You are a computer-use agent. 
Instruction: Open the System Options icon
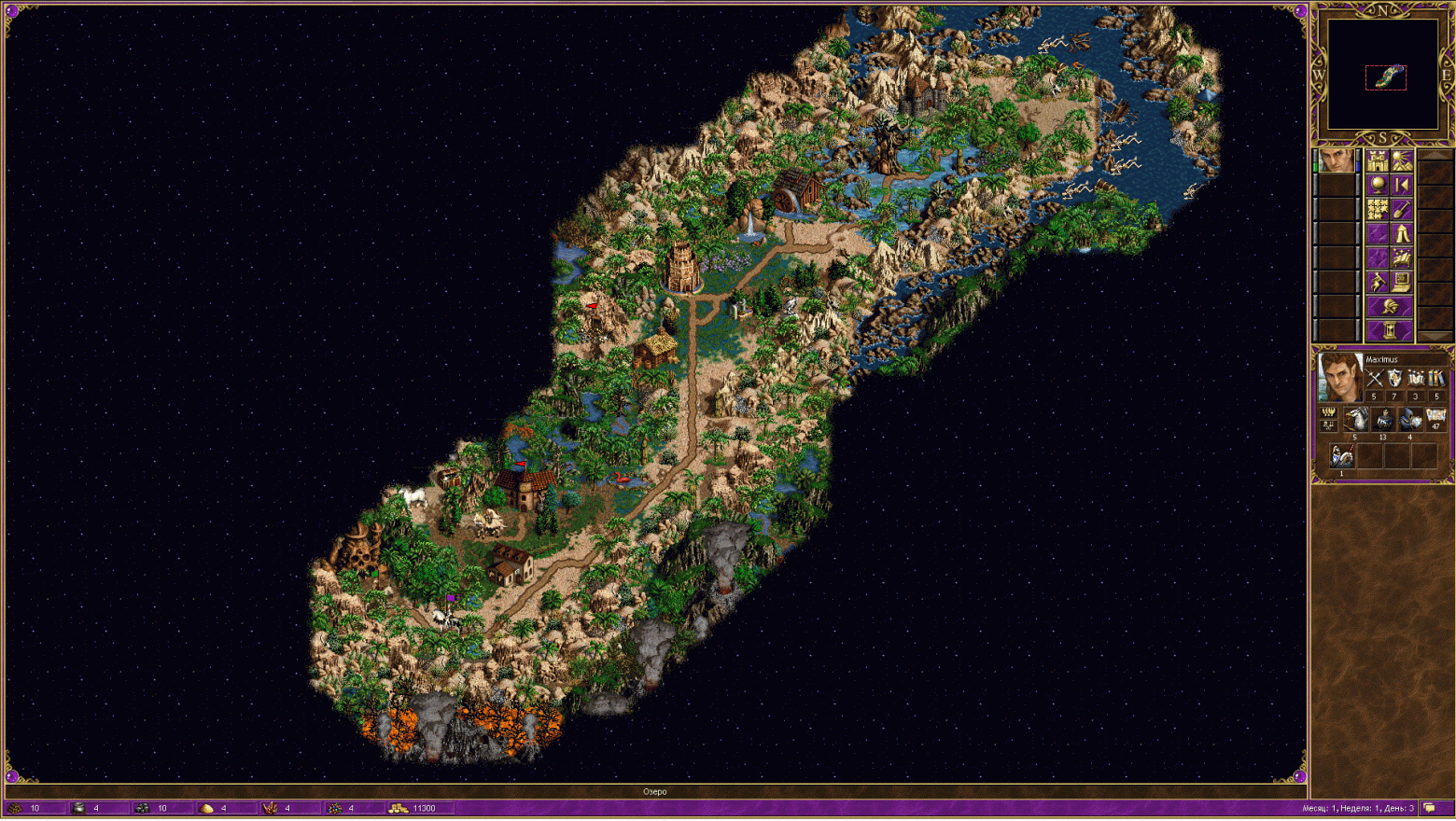pyautogui.click(x=1402, y=282)
